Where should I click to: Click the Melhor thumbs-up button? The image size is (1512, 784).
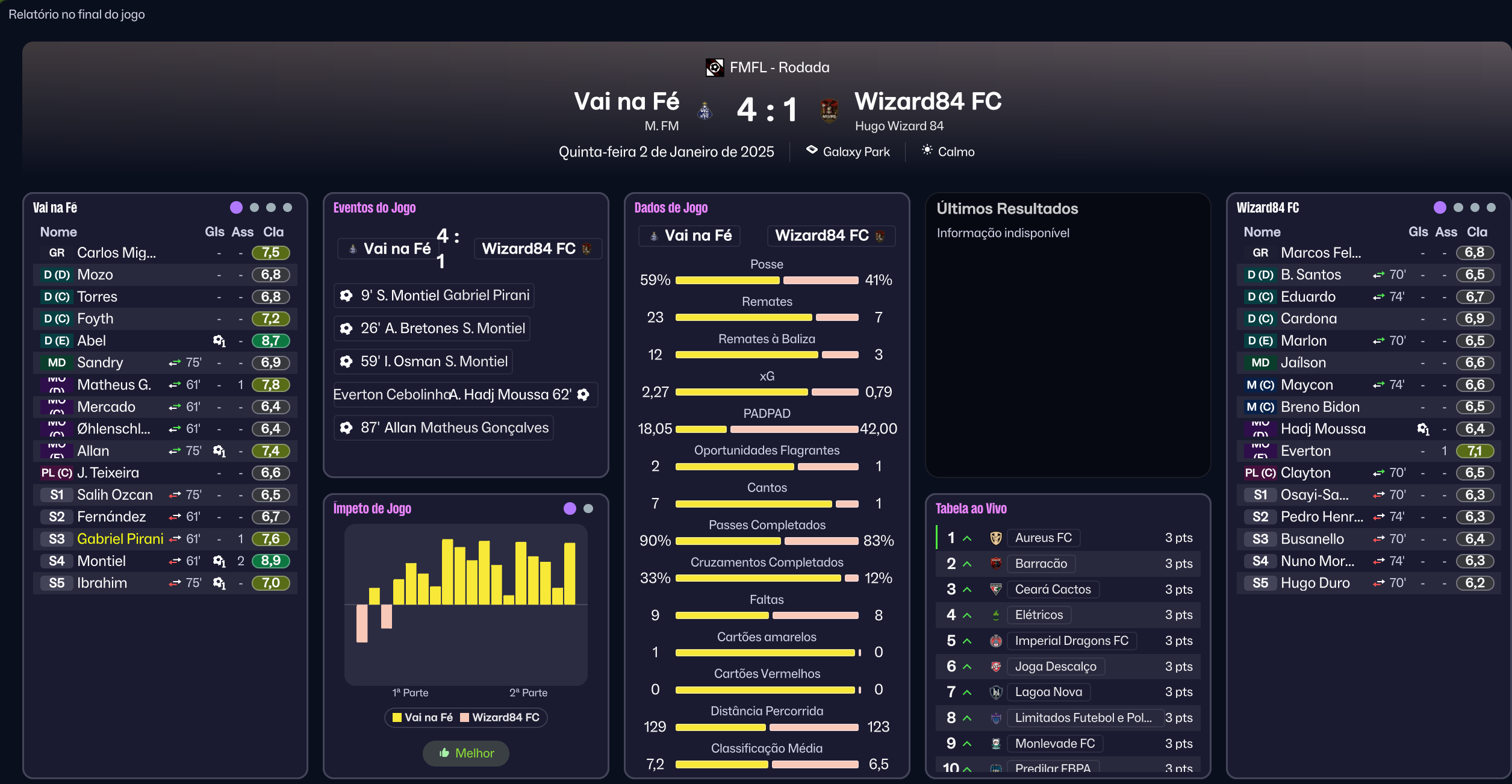click(x=466, y=753)
